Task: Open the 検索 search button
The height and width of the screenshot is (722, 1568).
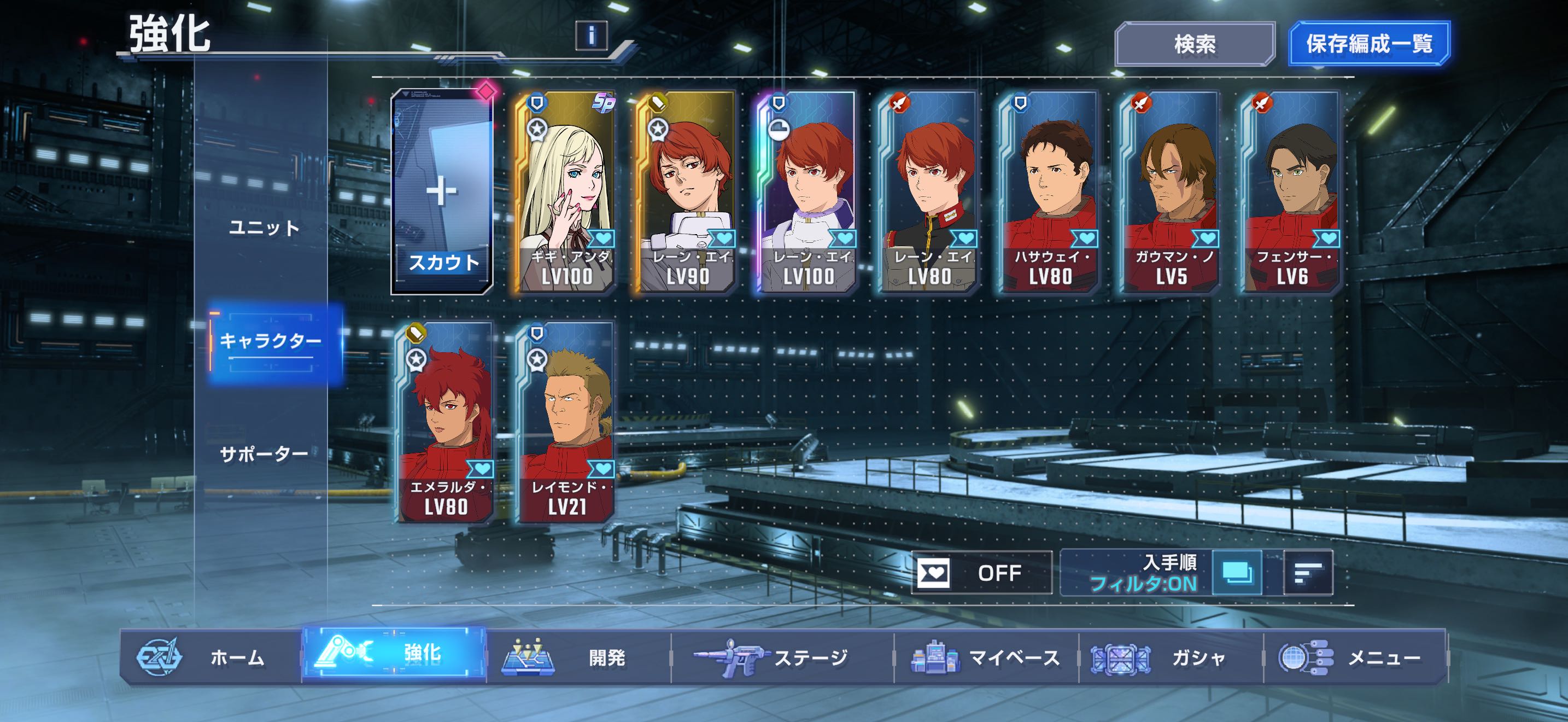Action: (x=1194, y=44)
